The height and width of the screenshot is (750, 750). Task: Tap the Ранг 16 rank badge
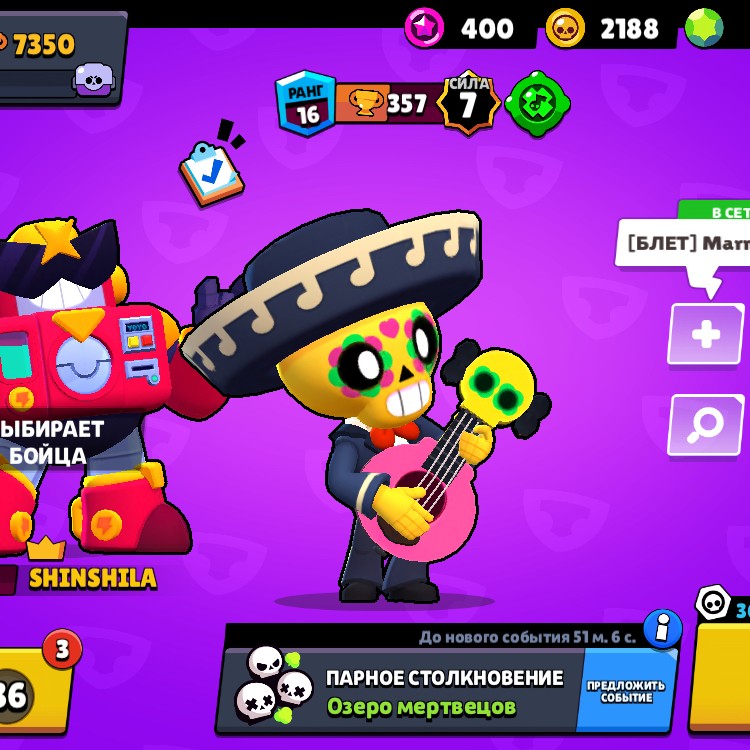tap(305, 103)
